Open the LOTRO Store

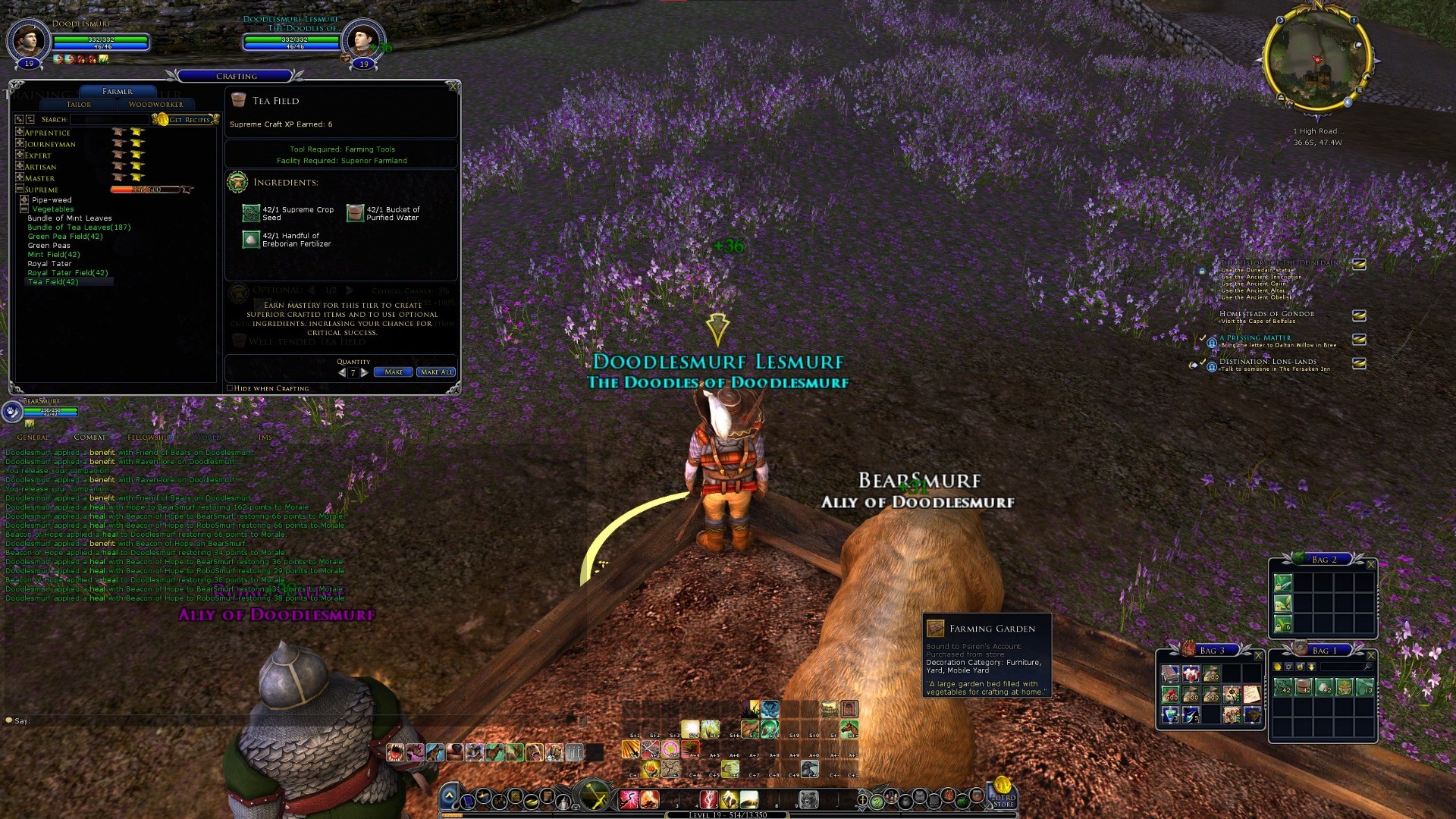(x=1003, y=792)
